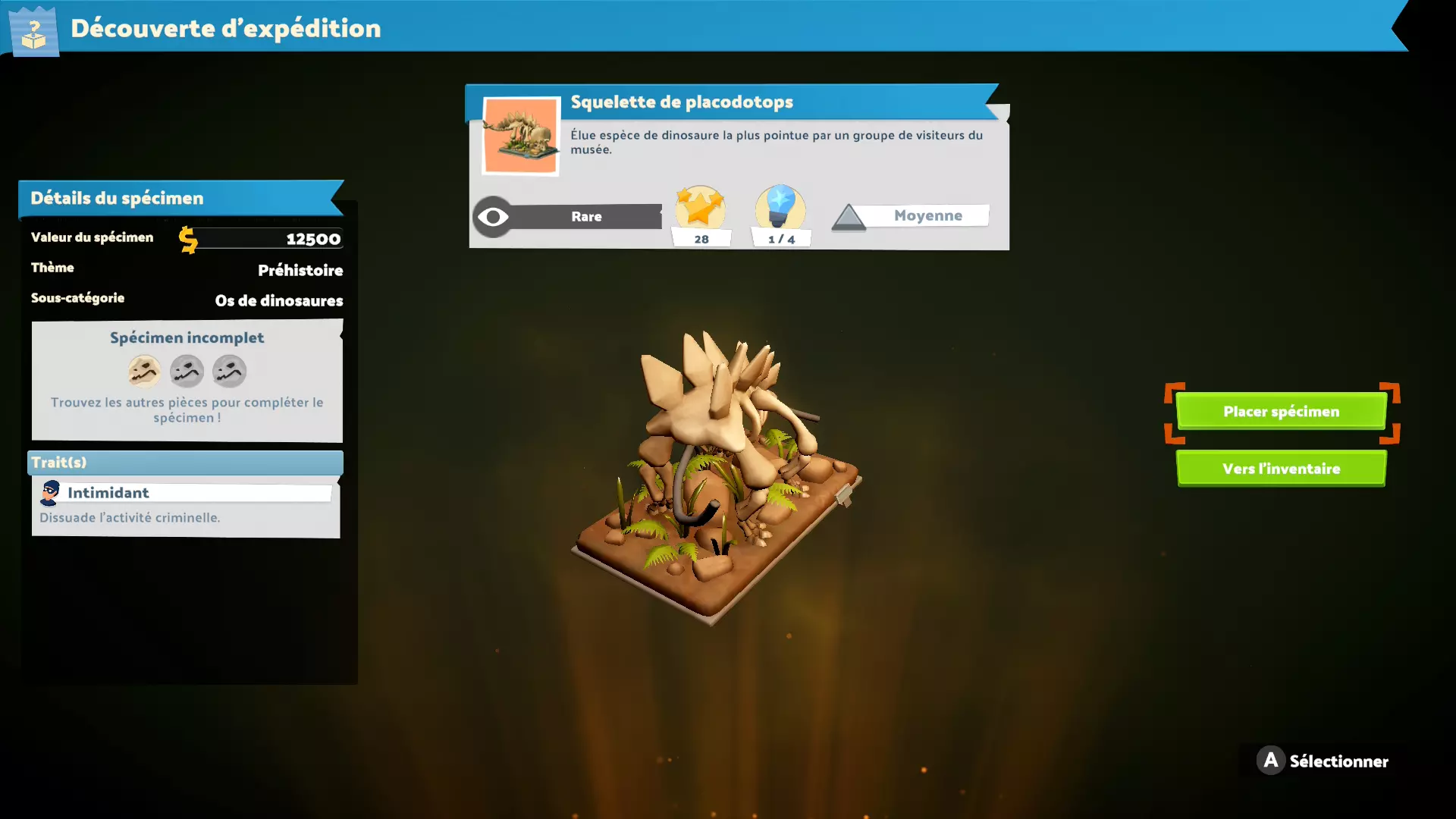Click the placodotops skeleton thumbnail
1456x819 pixels.
(x=521, y=136)
